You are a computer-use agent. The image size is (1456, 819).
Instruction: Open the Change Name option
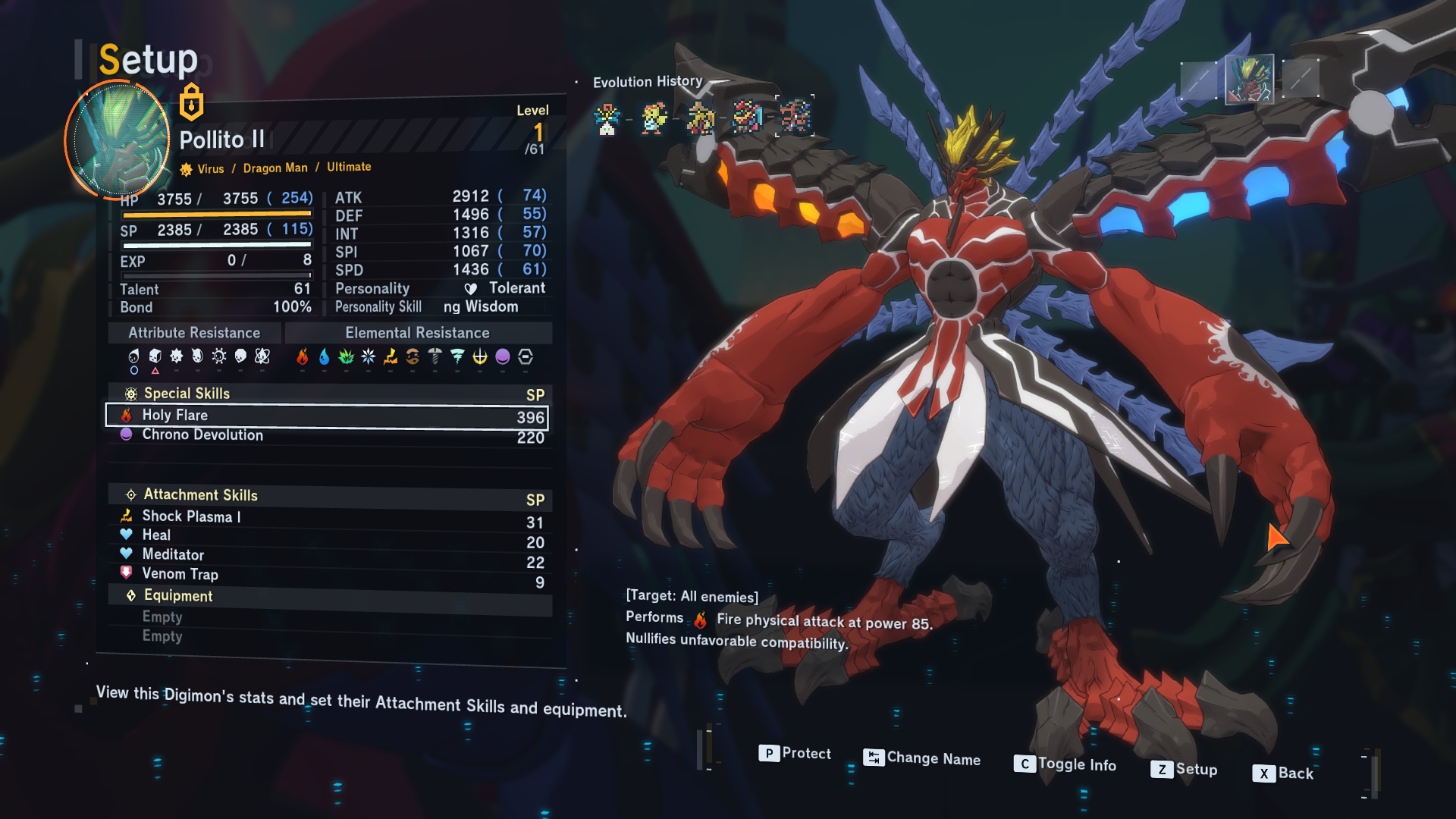(922, 758)
